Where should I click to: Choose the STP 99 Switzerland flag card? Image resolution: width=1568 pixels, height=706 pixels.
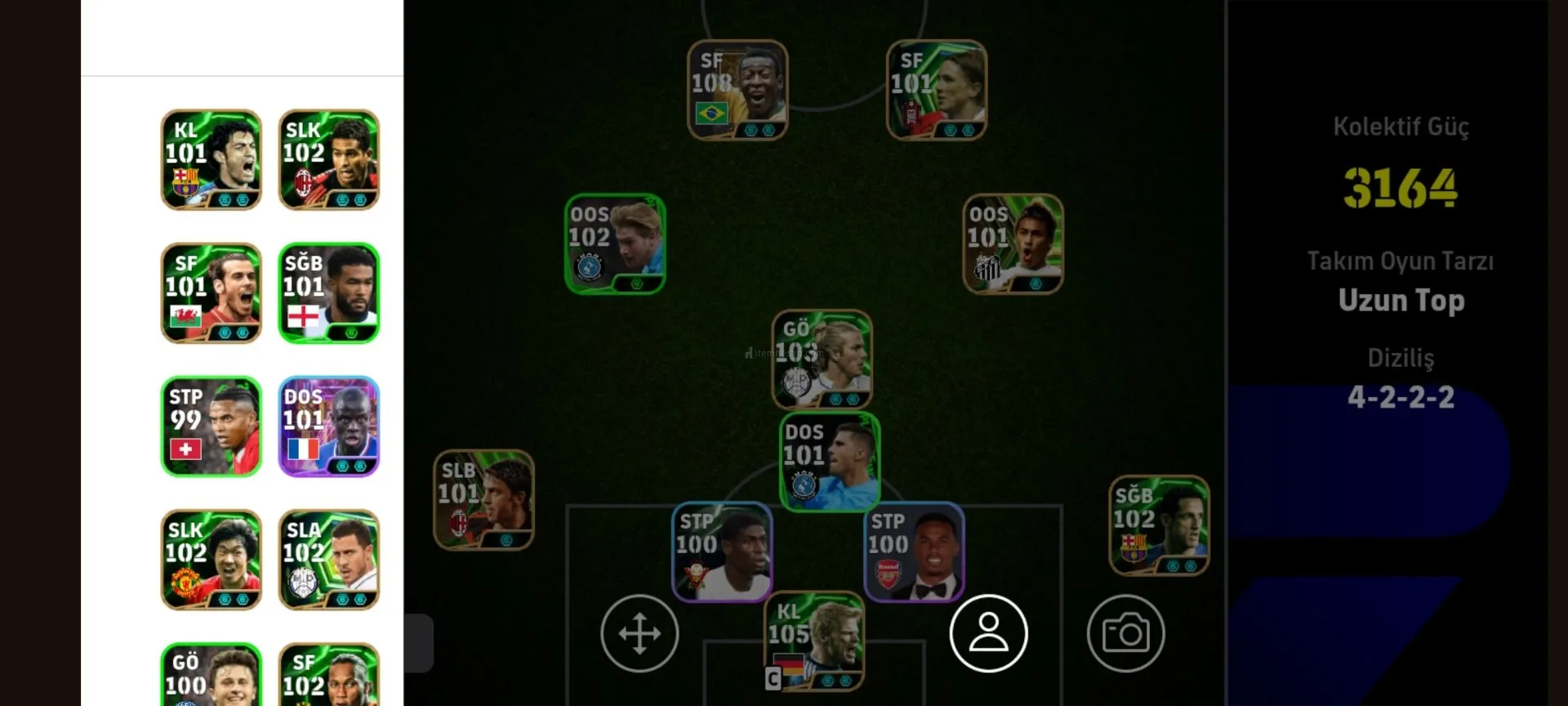(x=211, y=427)
